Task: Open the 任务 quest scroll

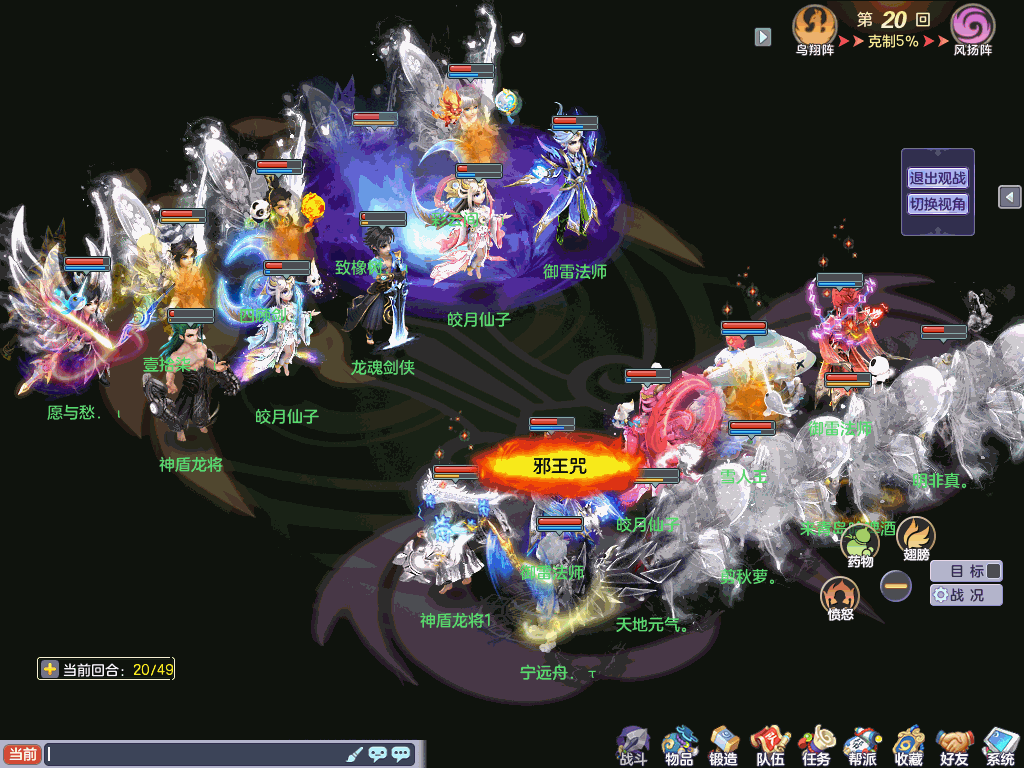Action: 815,745
